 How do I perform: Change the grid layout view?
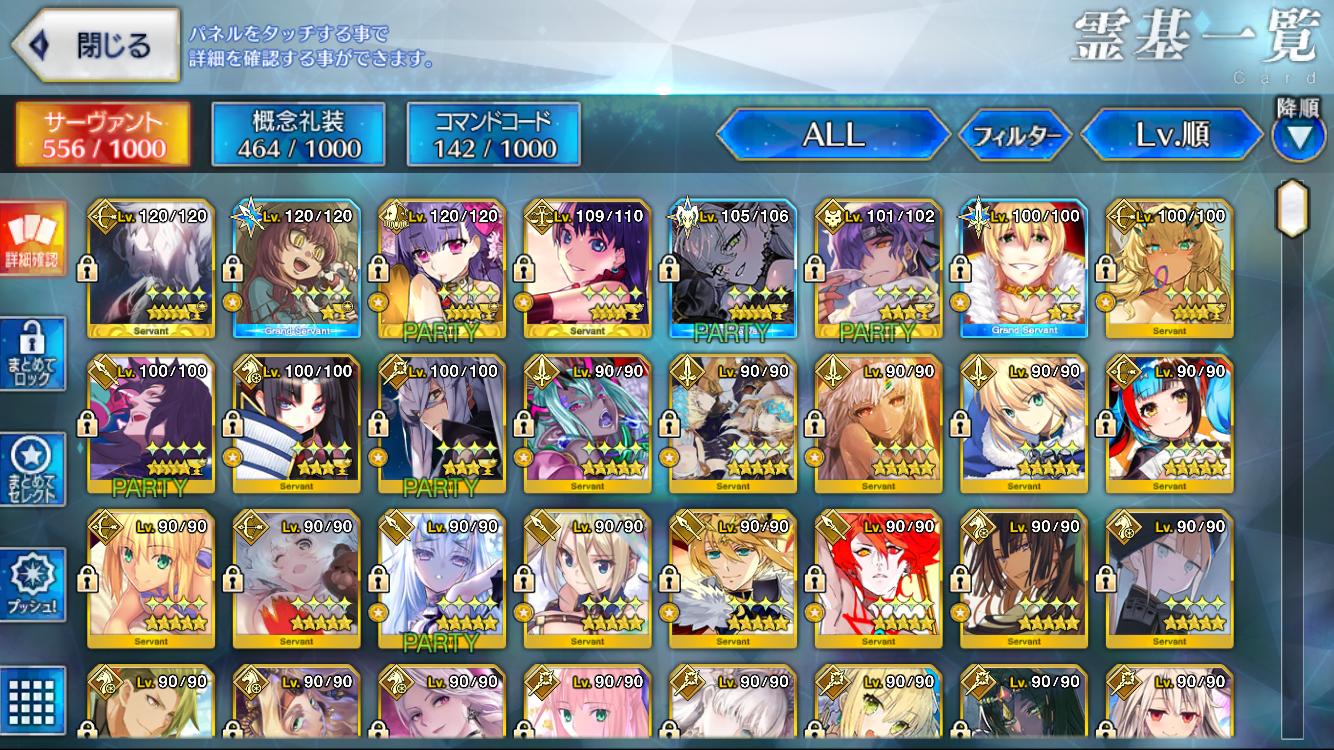33,701
